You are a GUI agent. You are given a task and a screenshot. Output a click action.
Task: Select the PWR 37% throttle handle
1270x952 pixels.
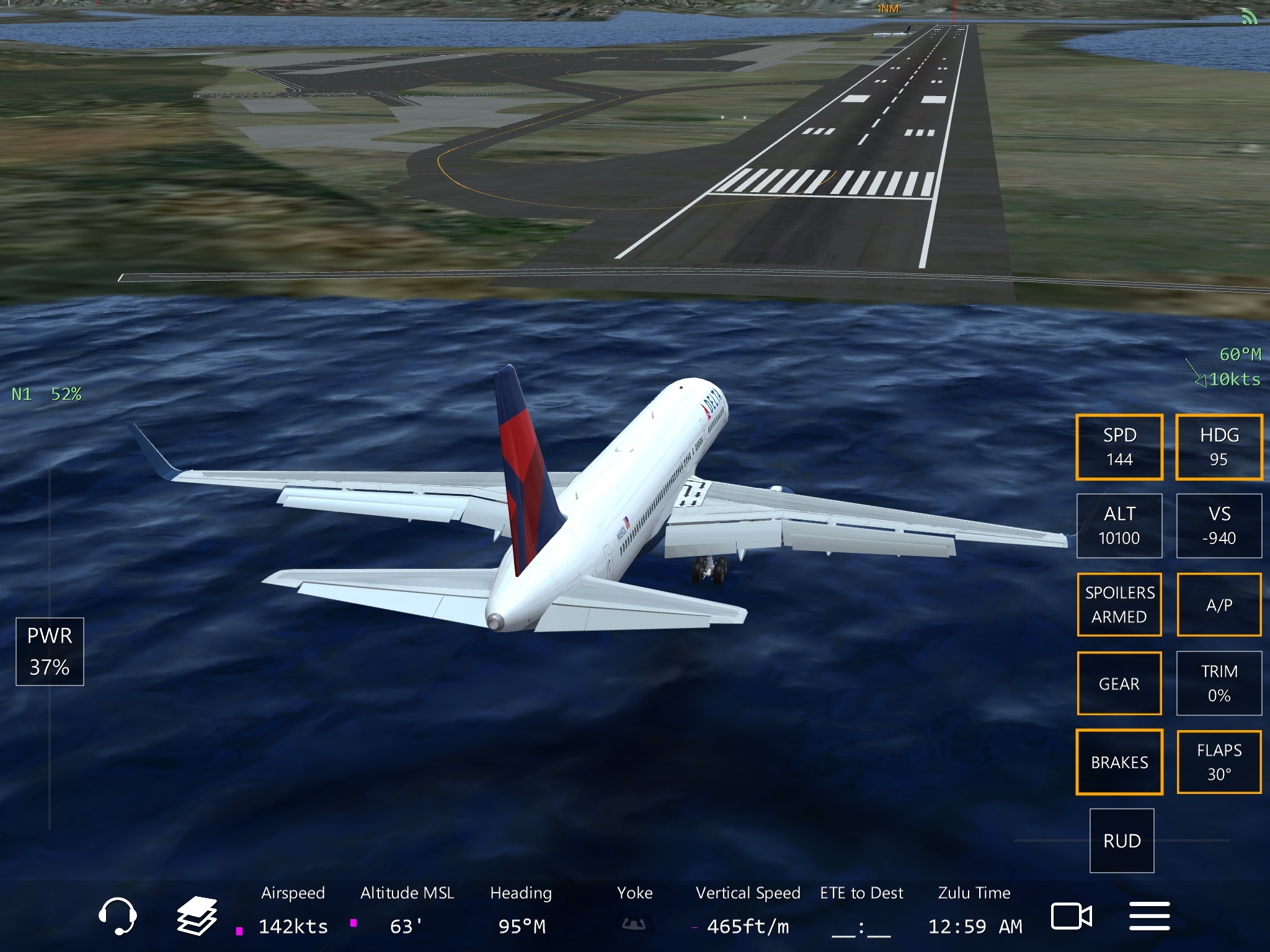50,651
